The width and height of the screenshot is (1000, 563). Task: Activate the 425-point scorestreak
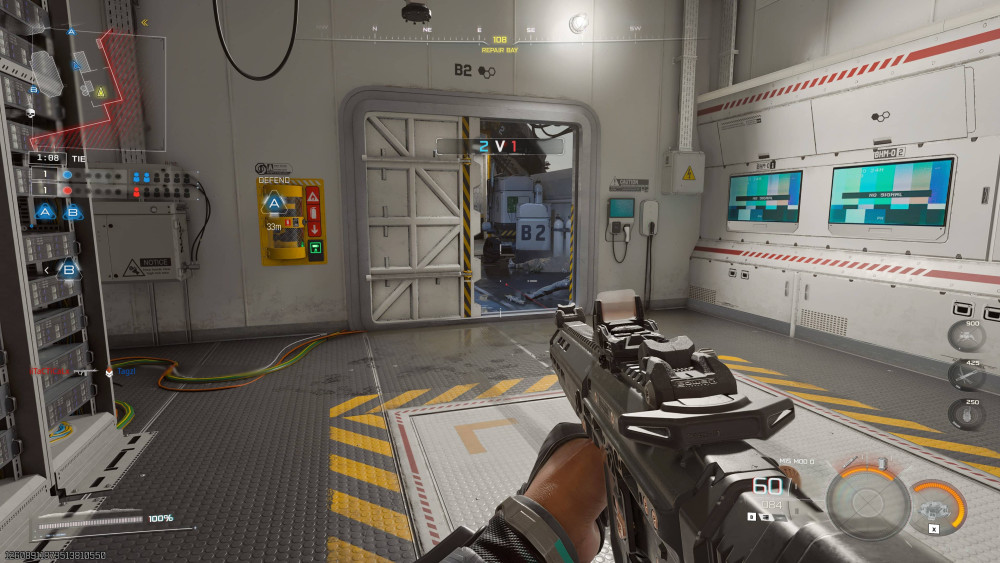pyautogui.click(x=966, y=374)
